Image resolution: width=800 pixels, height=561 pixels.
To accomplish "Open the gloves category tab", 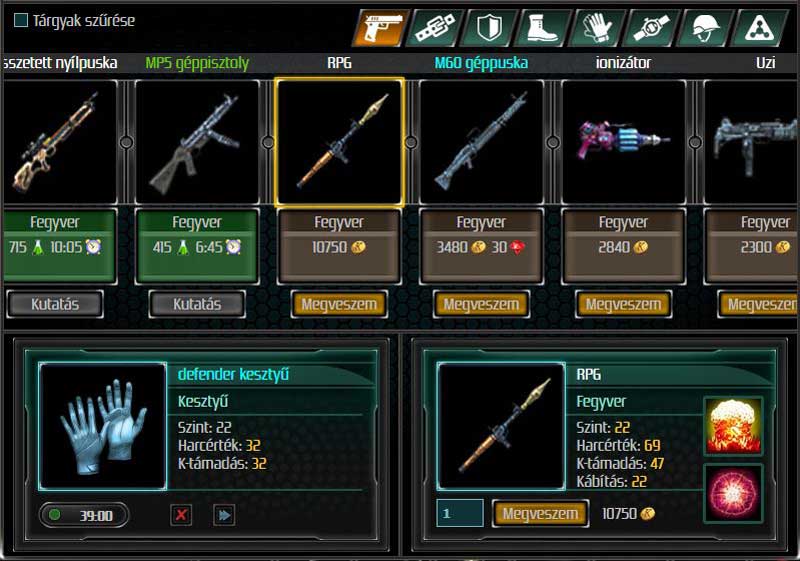I will (x=597, y=28).
